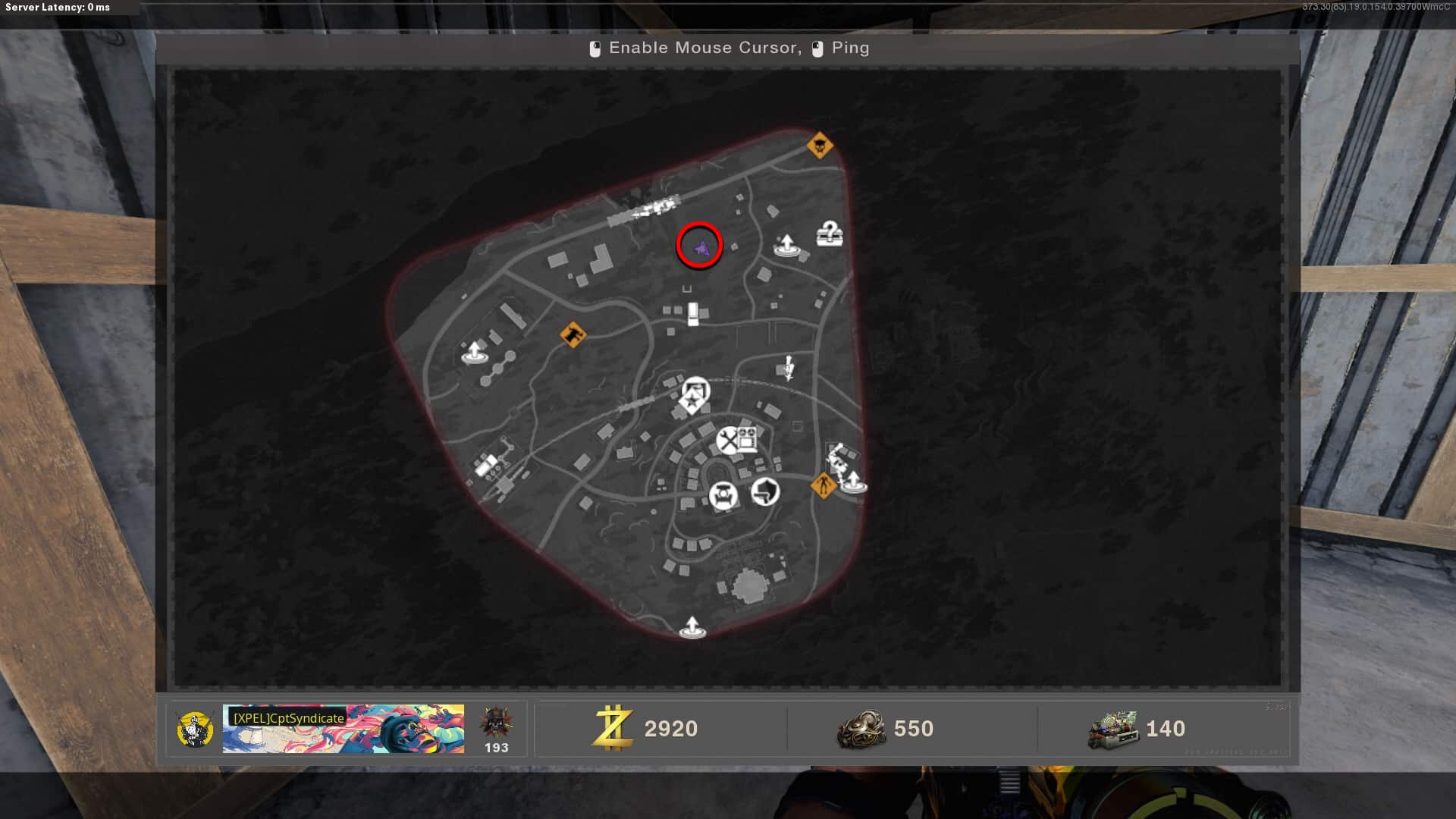Select the machine with two dials marker
Viewport: 1456px width, 819px height.
(x=747, y=438)
